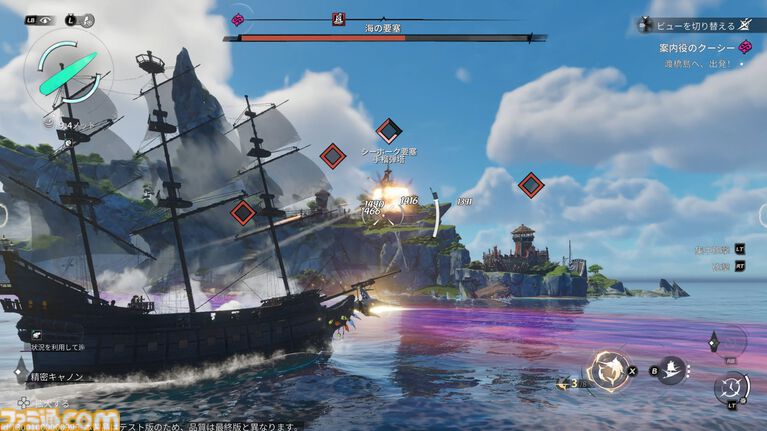Trigger the crossed-arrows clock ability
The width and height of the screenshot is (767, 431).
point(732,387)
